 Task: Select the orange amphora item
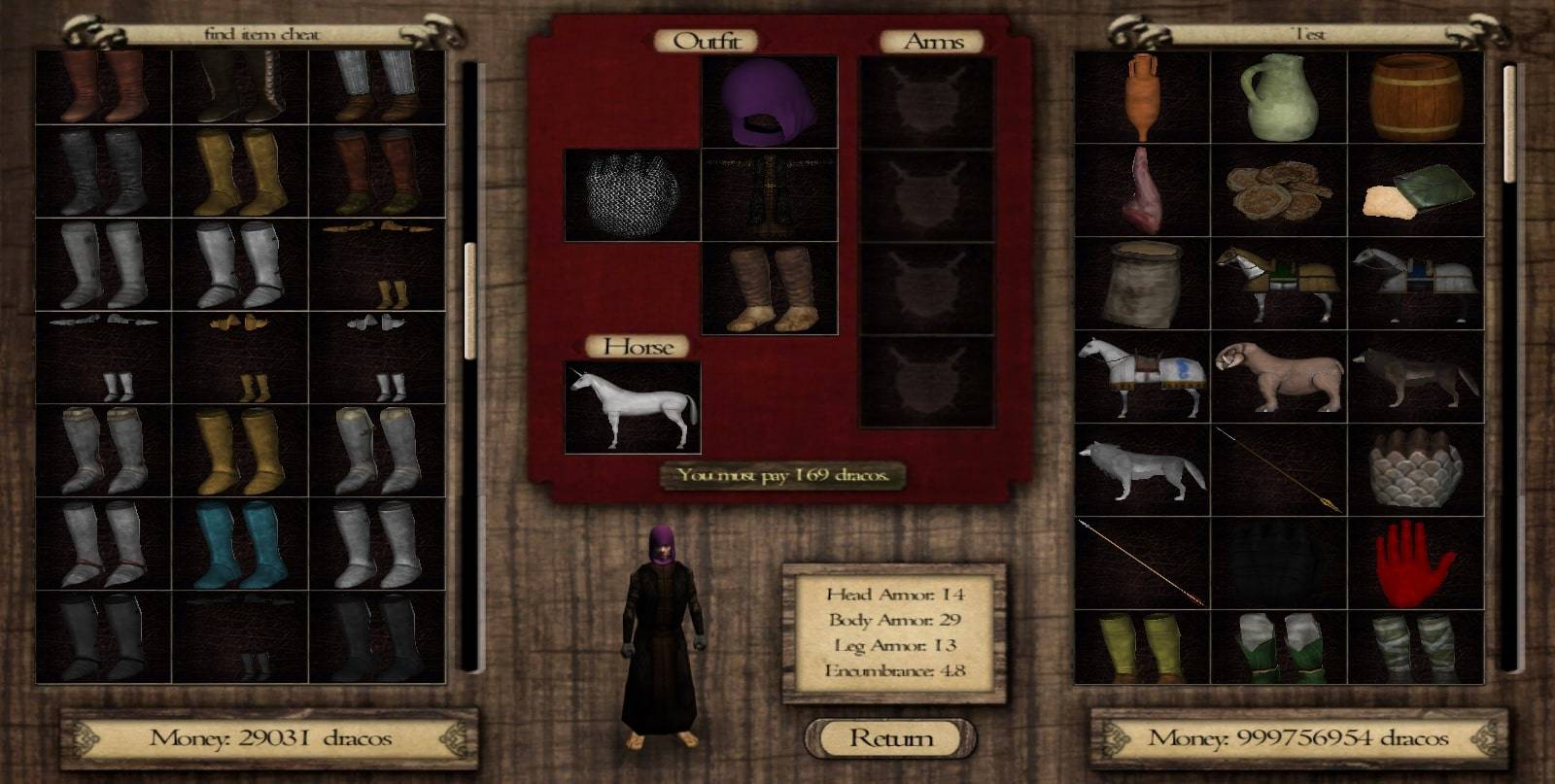point(1142,97)
